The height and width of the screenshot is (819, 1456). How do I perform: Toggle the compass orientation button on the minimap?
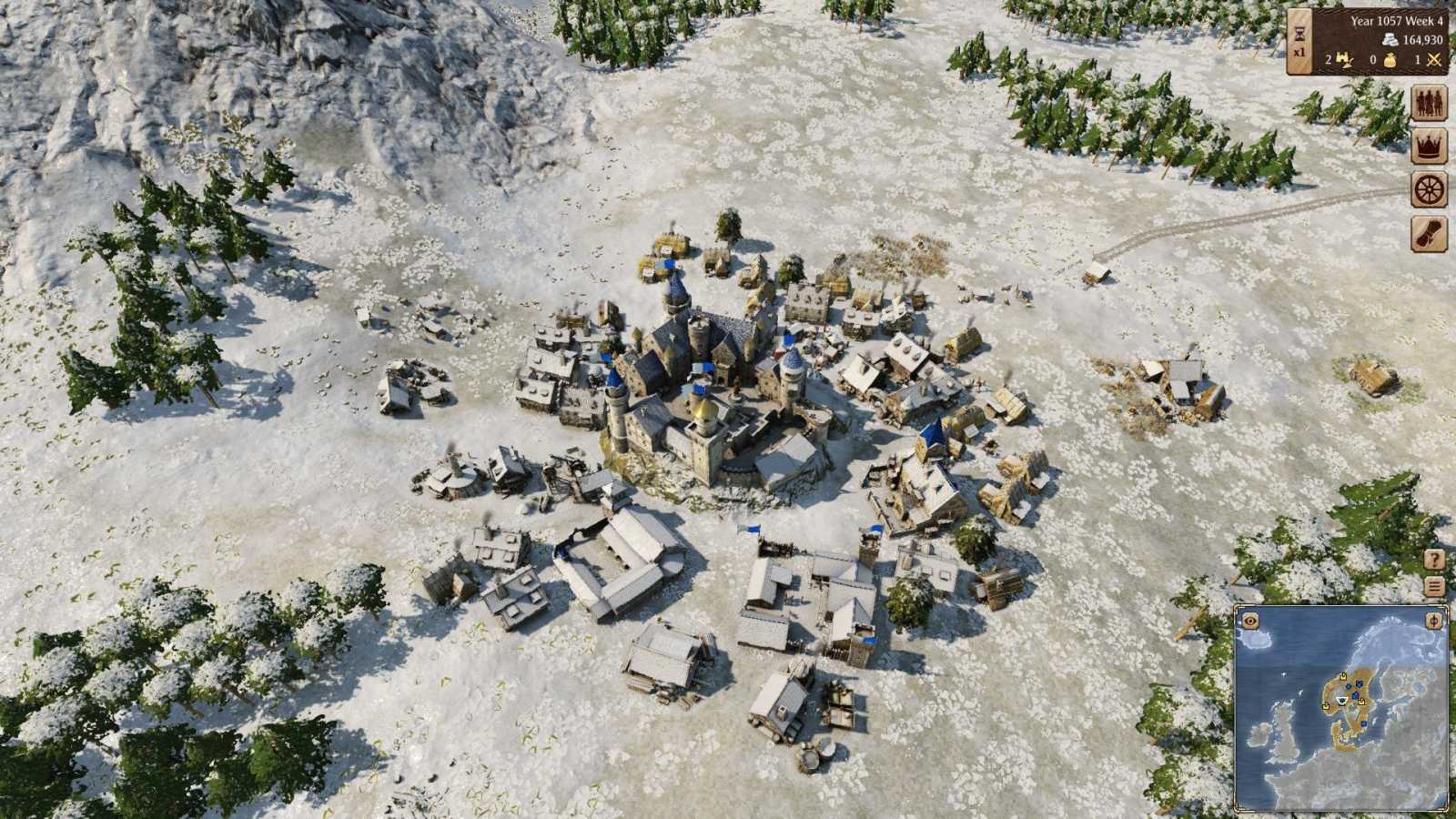pyautogui.click(x=1433, y=622)
